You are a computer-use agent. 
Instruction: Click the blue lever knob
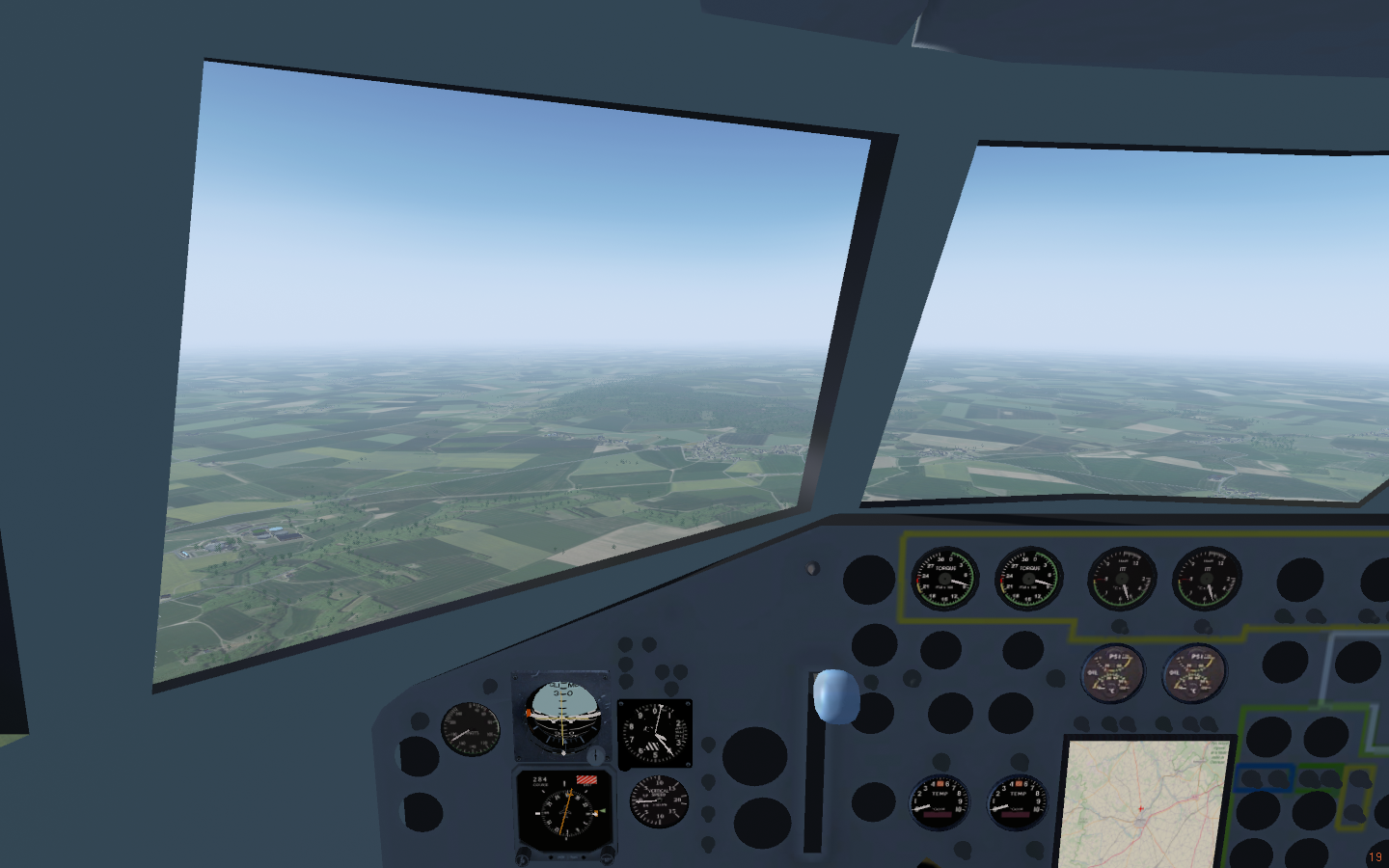[x=835, y=695]
